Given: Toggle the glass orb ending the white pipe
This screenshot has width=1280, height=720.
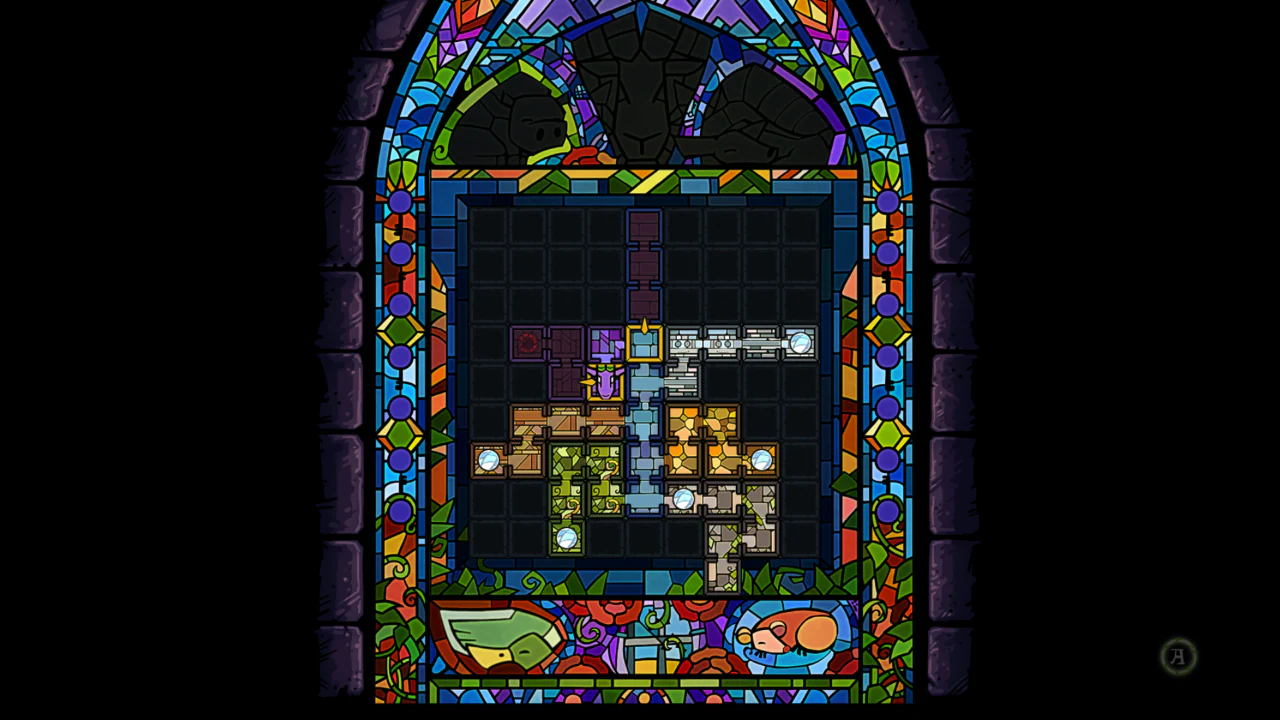Looking at the screenshot, I should tap(799, 343).
